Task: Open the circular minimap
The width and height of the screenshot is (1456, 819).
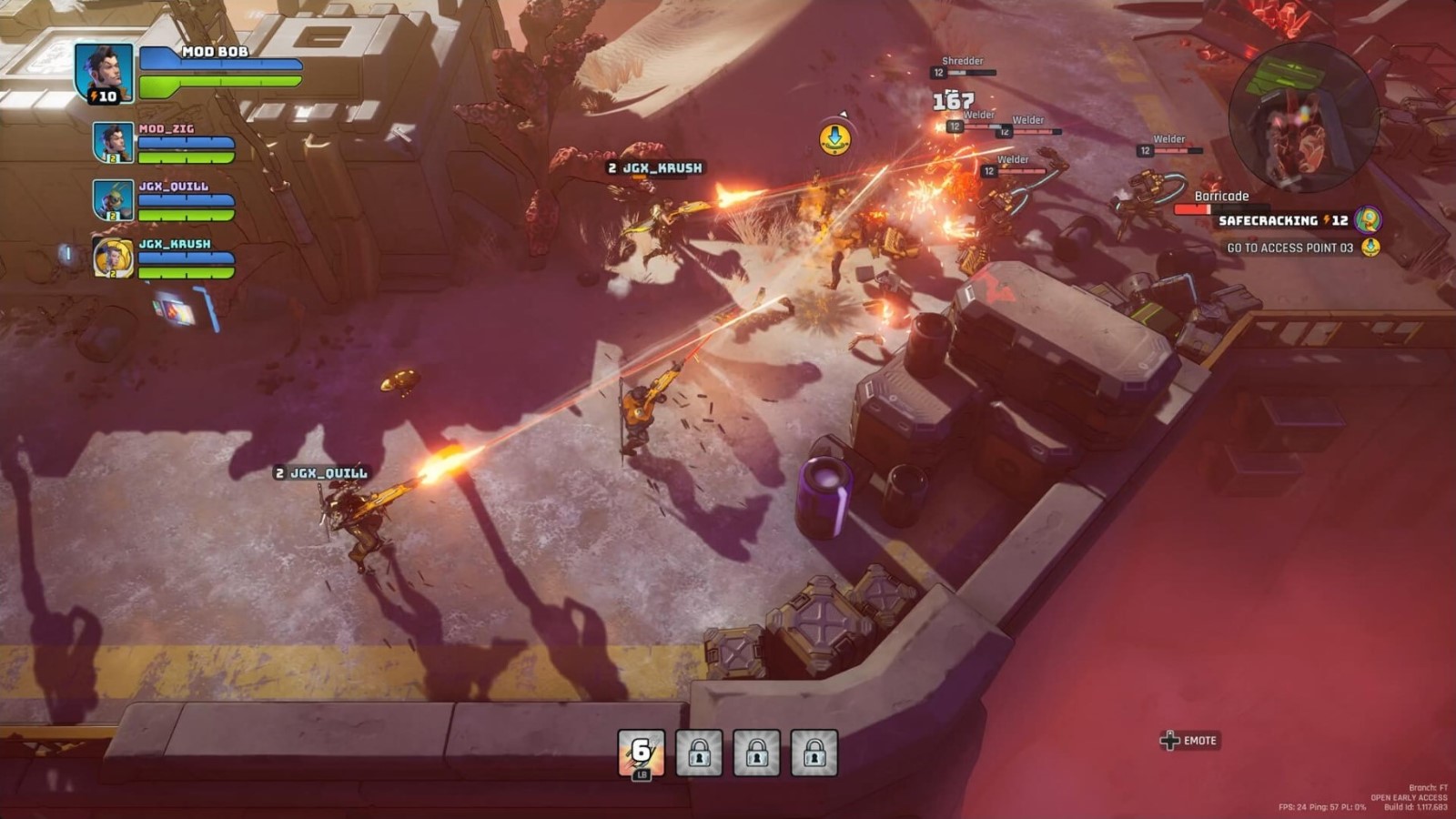Action: pos(1303,116)
